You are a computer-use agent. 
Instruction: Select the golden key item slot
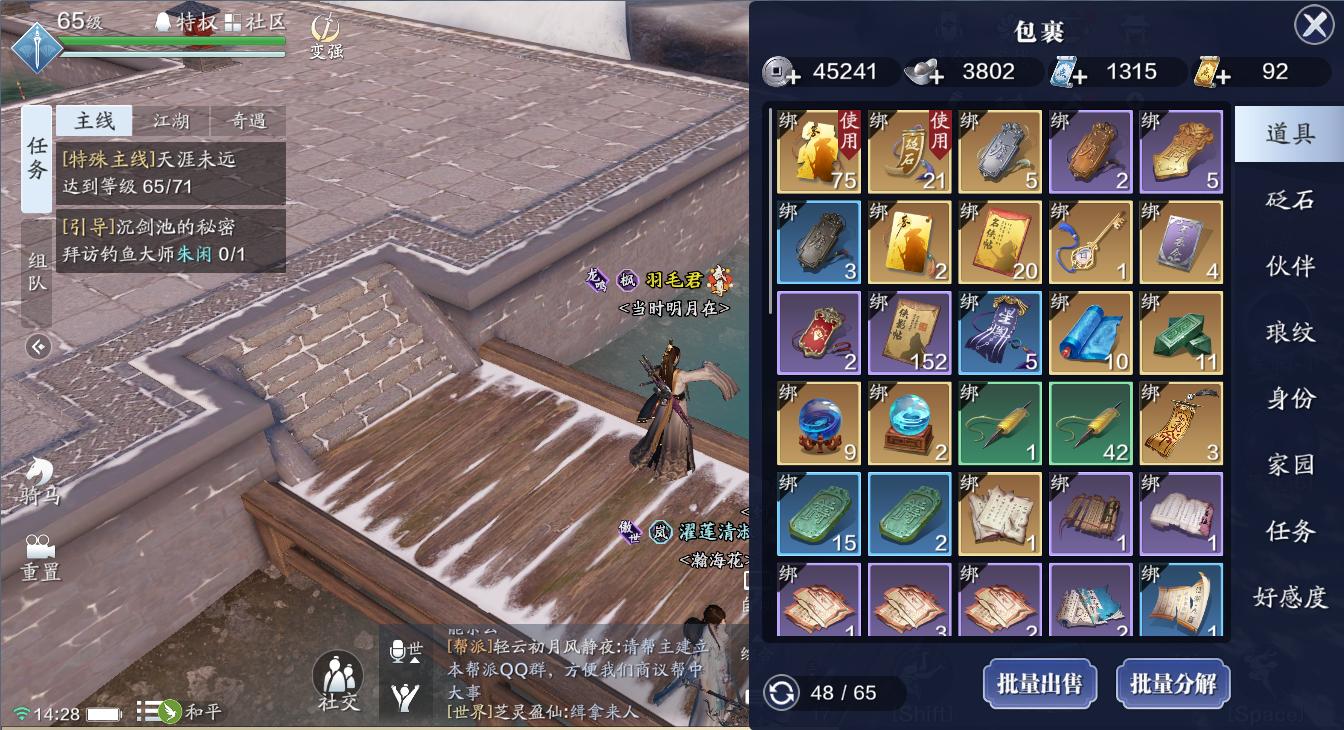click(x=1090, y=242)
